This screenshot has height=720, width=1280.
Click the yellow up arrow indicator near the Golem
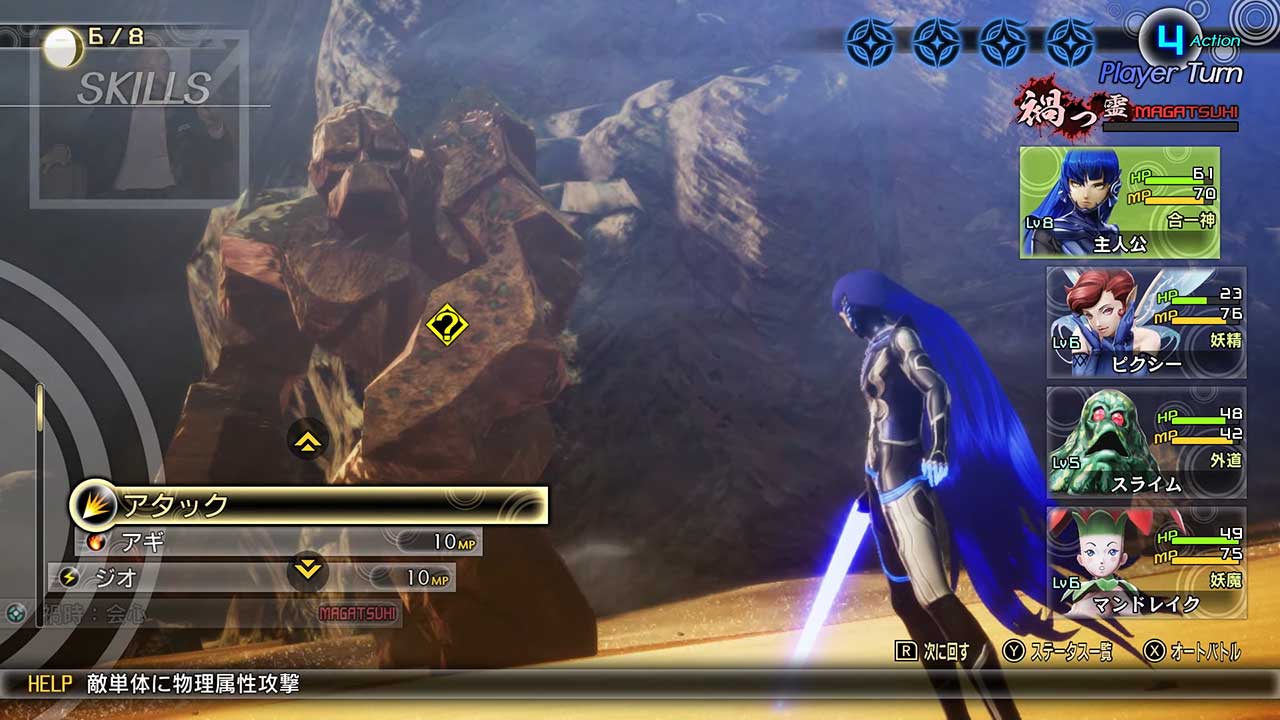point(306,441)
